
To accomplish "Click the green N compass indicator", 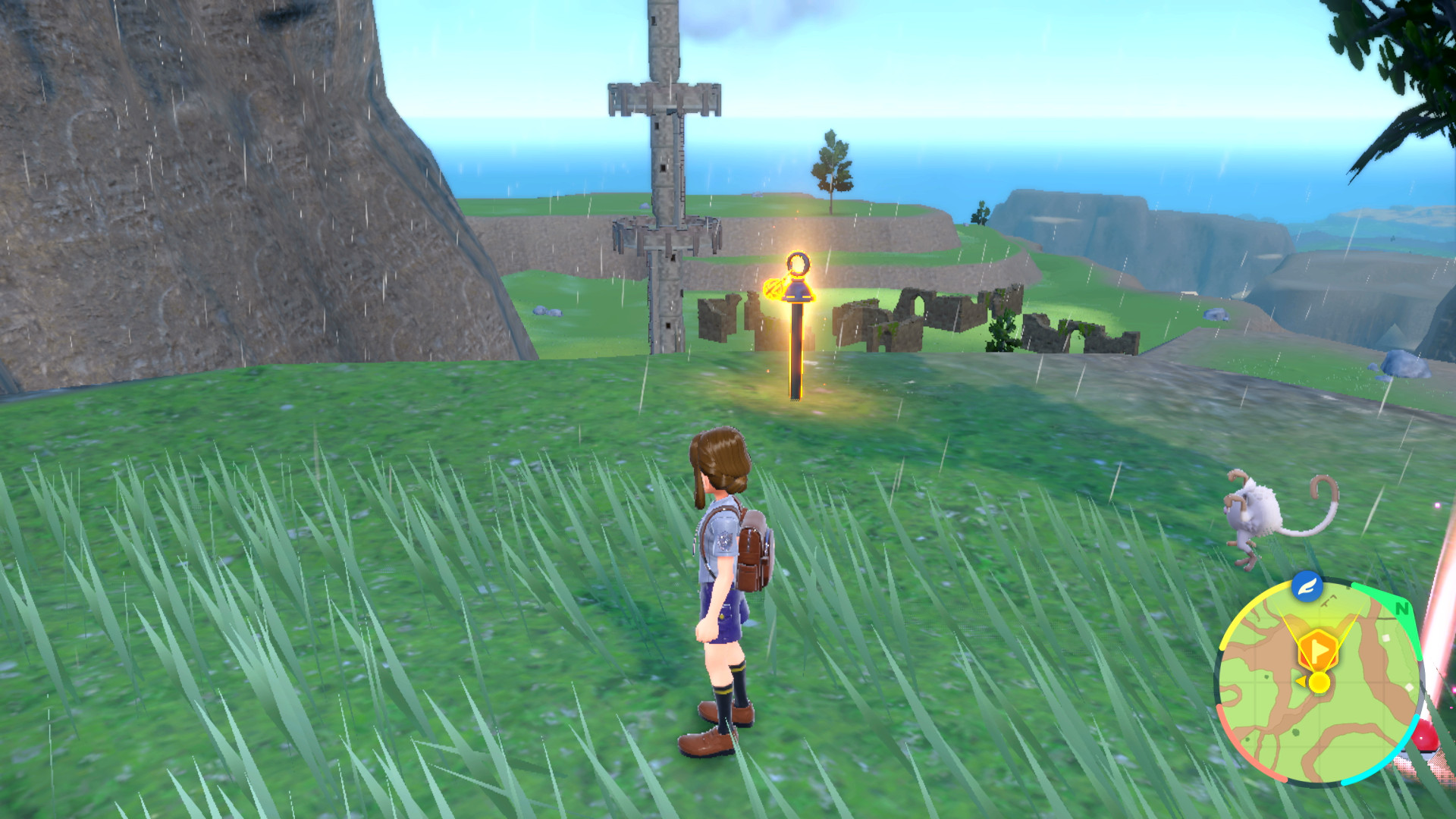I will pos(1401,608).
